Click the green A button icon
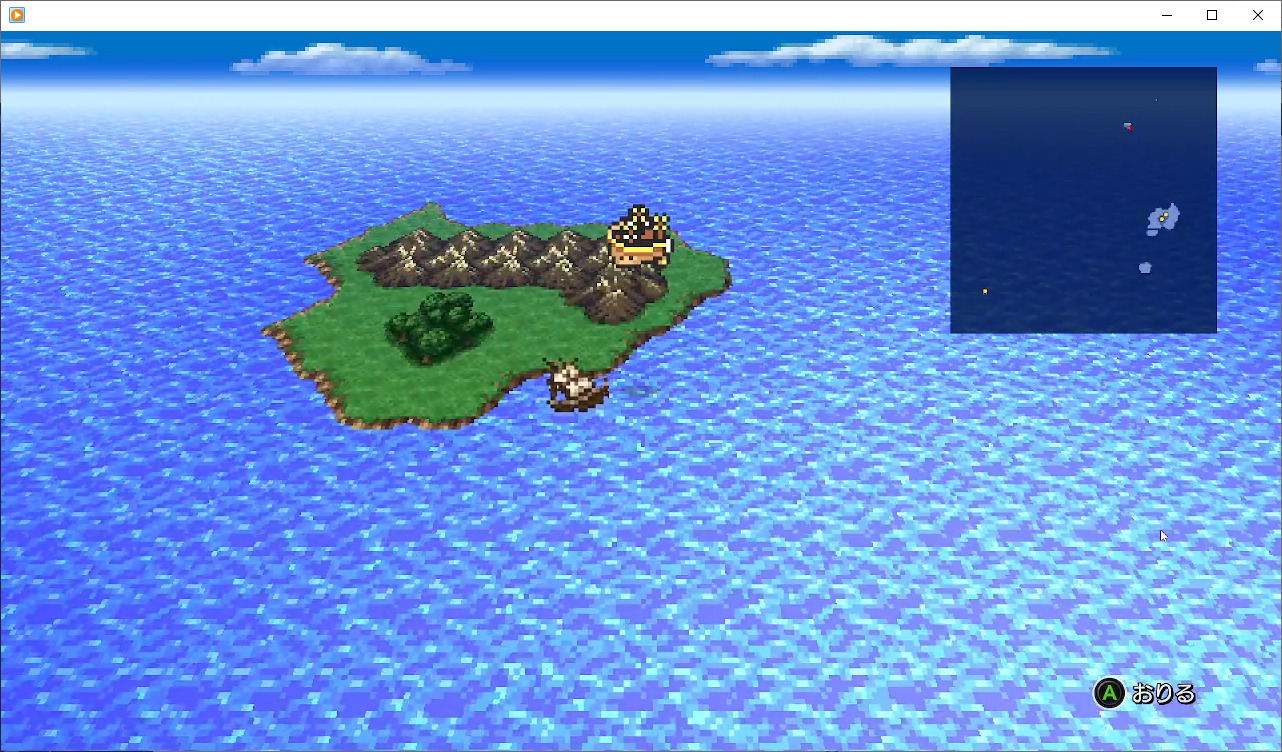Image resolution: width=1282 pixels, height=752 pixels. [x=1109, y=693]
